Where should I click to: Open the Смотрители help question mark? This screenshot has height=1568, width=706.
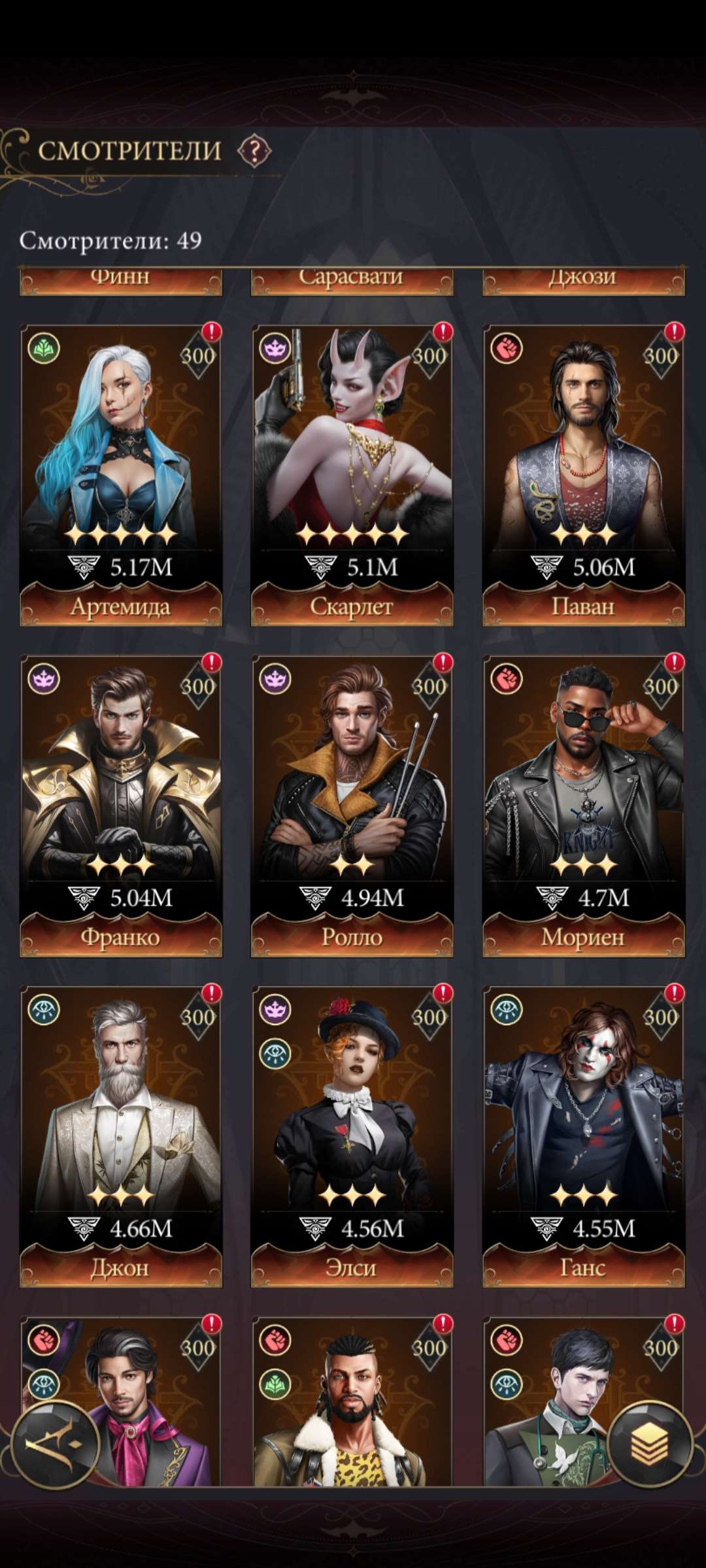tap(254, 151)
